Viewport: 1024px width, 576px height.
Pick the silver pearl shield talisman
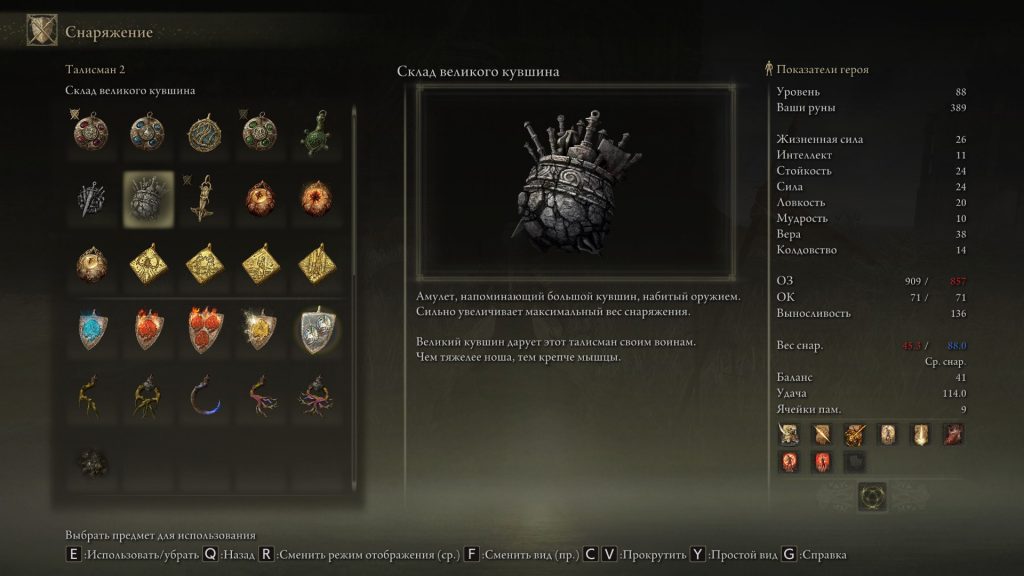click(318, 329)
